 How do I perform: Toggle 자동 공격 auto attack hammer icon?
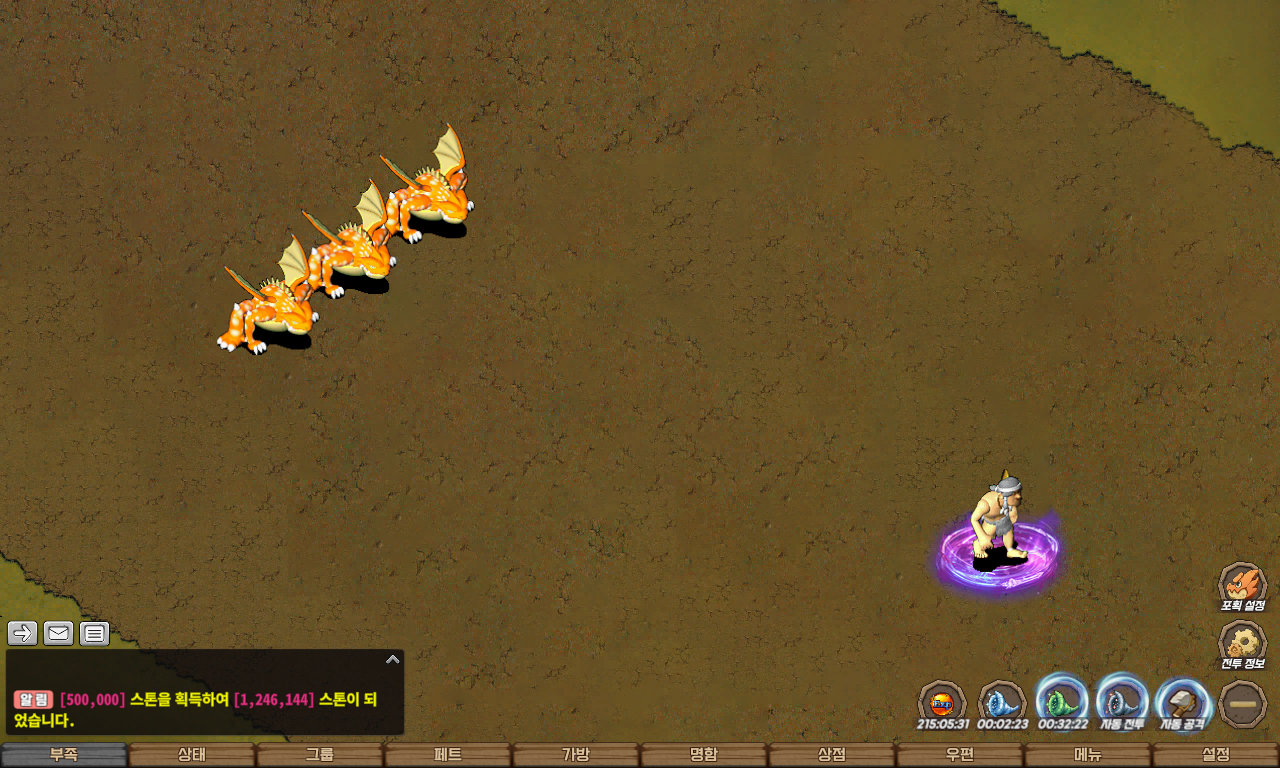click(x=1182, y=700)
